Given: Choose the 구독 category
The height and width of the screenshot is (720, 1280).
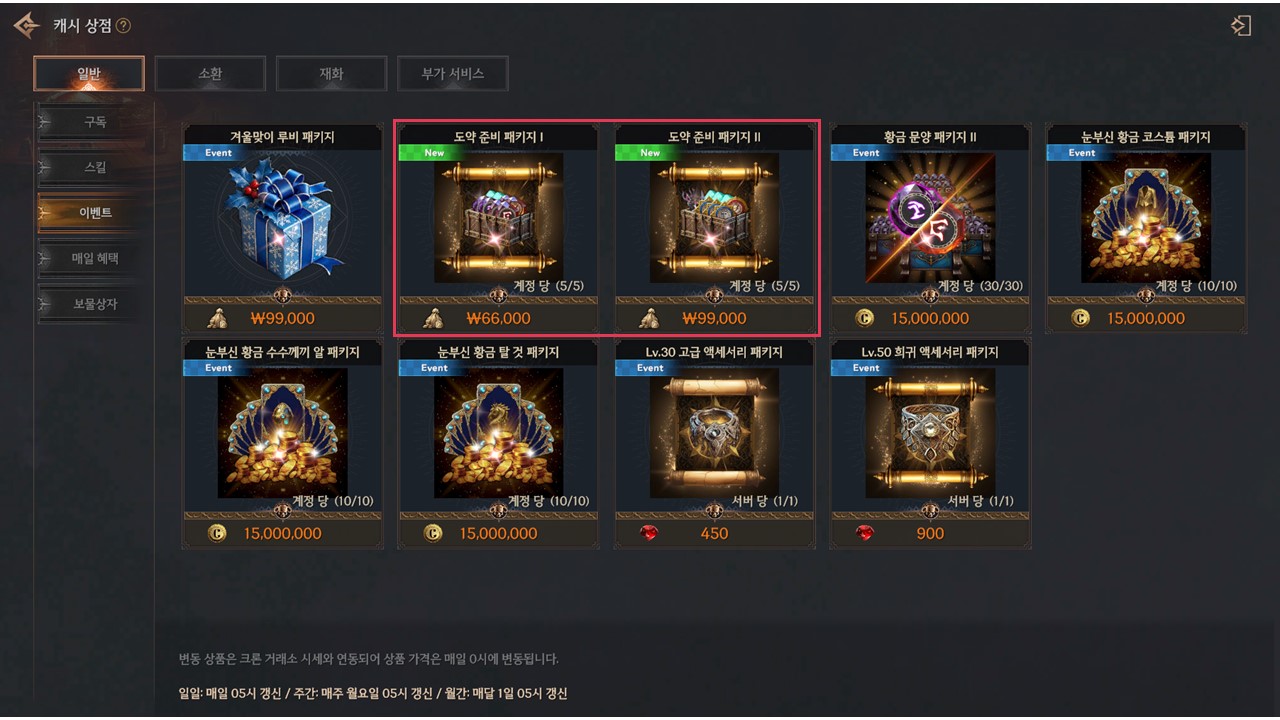Looking at the screenshot, I should coord(95,122).
